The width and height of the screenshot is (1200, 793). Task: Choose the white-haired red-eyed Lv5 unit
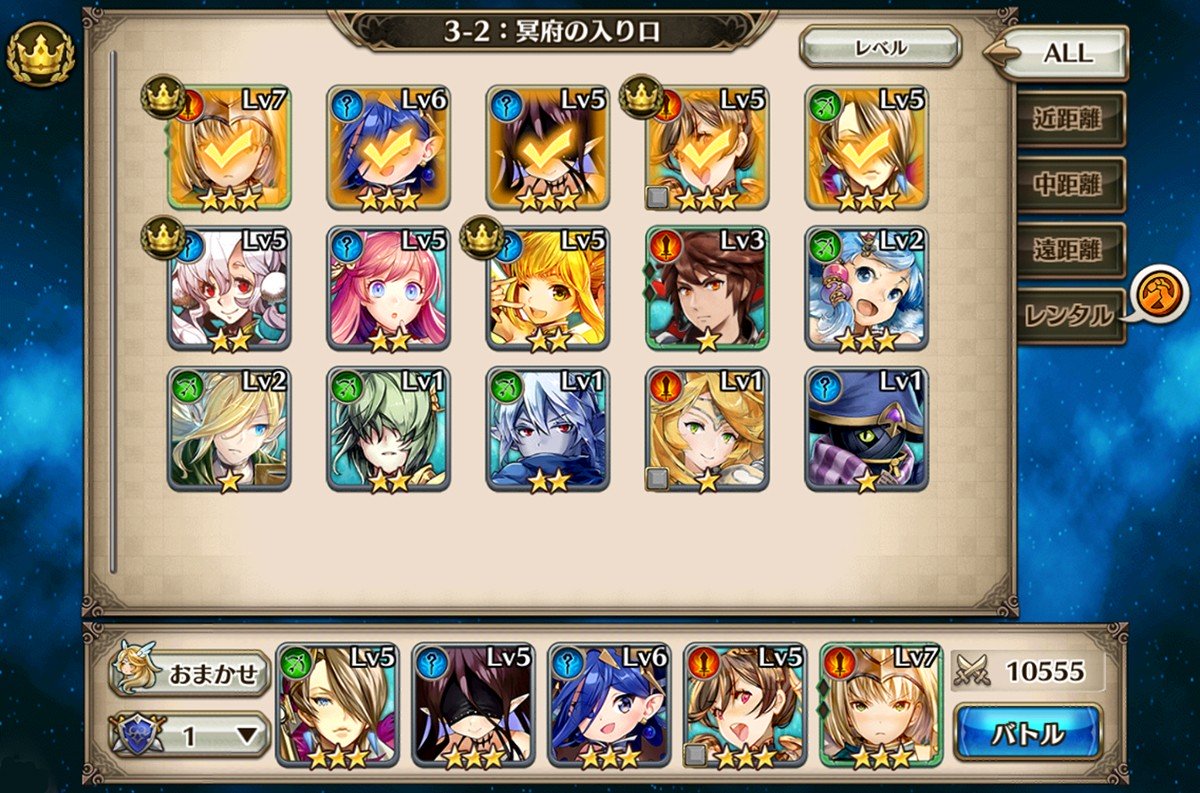(x=229, y=288)
